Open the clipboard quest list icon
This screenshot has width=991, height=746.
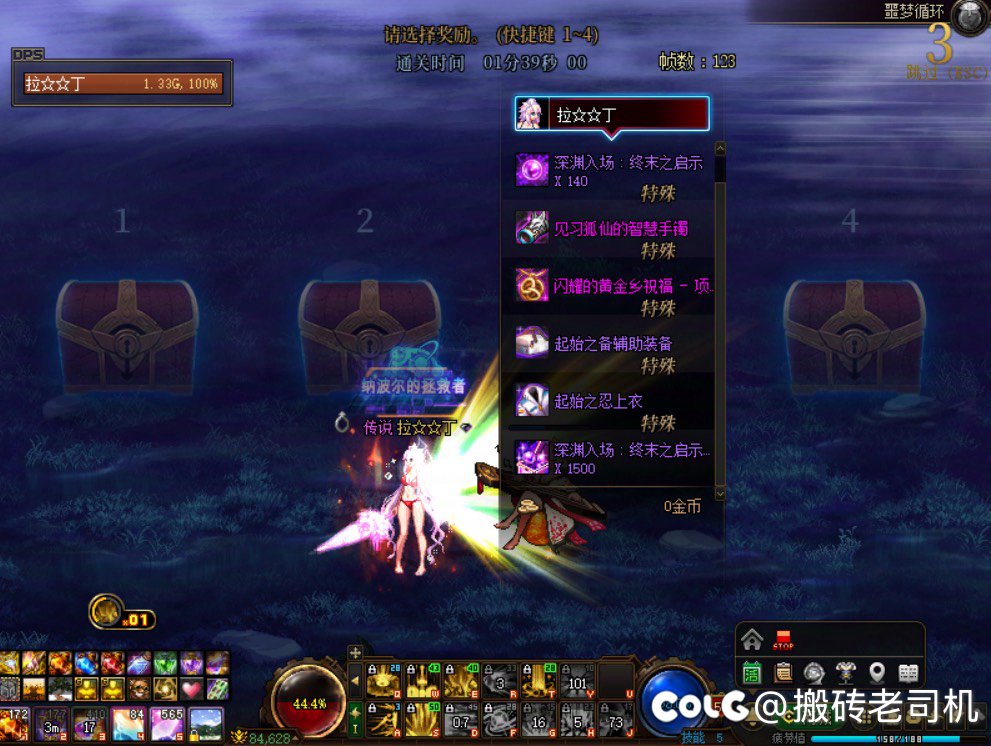point(783,673)
